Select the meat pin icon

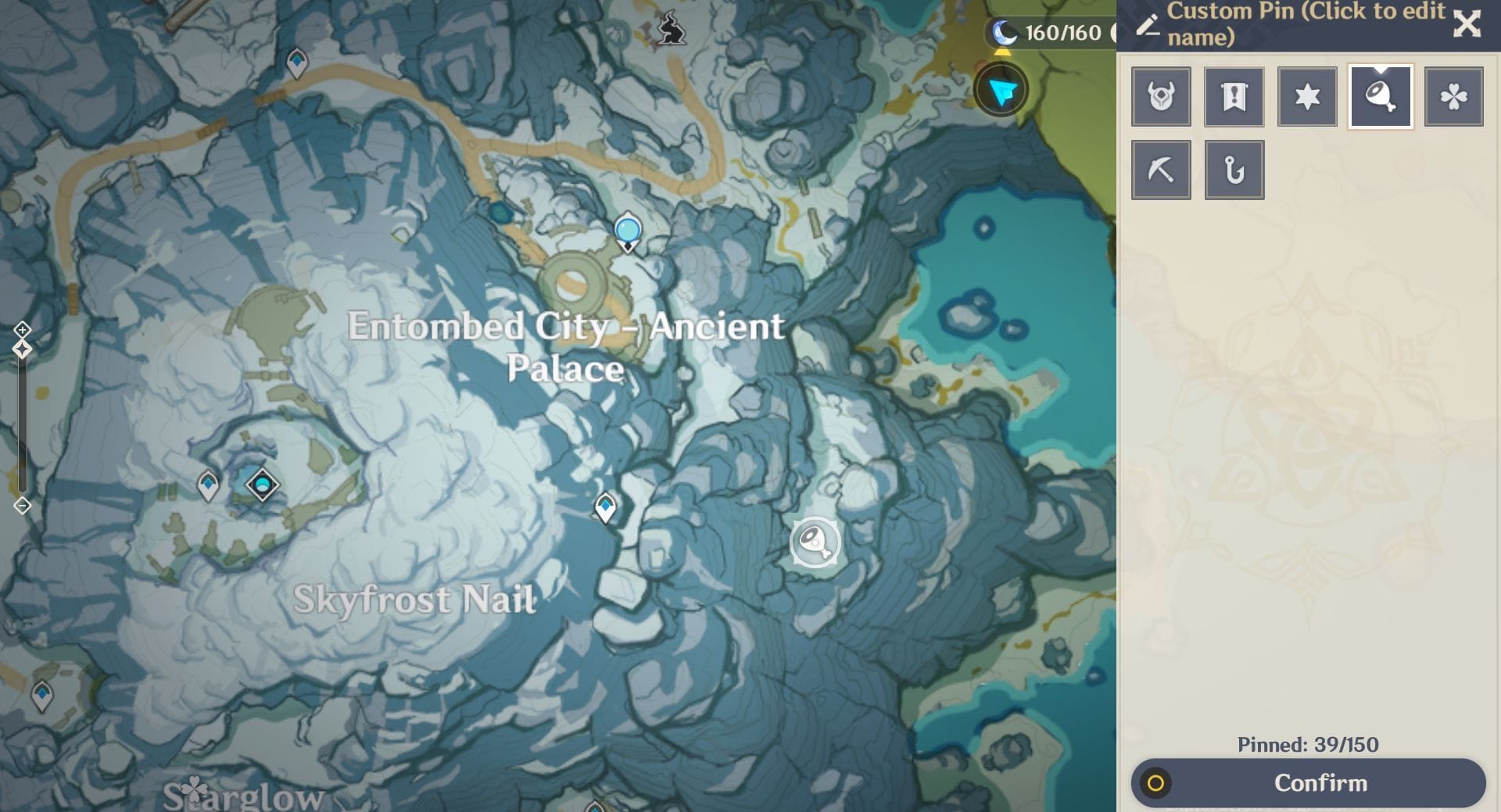point(1381,95)
